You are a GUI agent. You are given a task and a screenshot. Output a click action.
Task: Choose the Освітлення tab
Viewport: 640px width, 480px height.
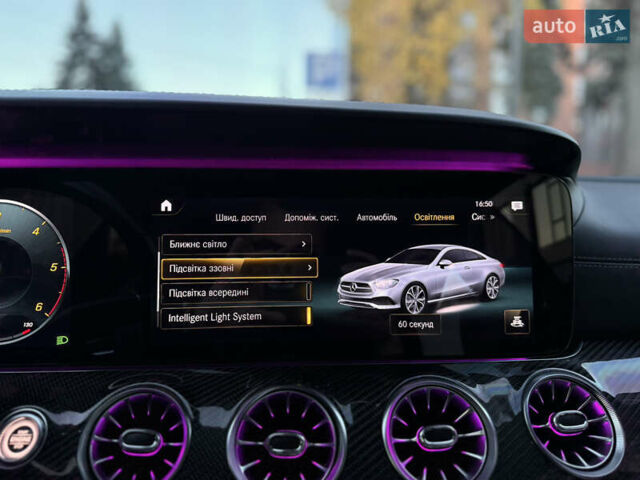tap(434, 217)
